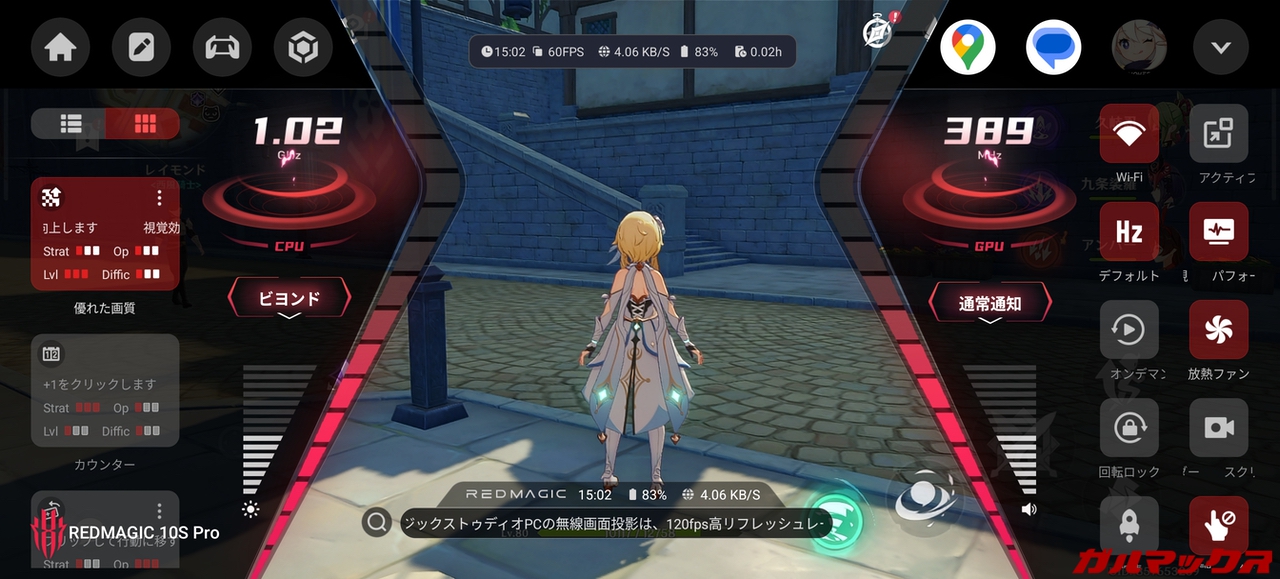The image size is (1280, 579).
Task: Tap the pencil edit icon
Action: 141,47
